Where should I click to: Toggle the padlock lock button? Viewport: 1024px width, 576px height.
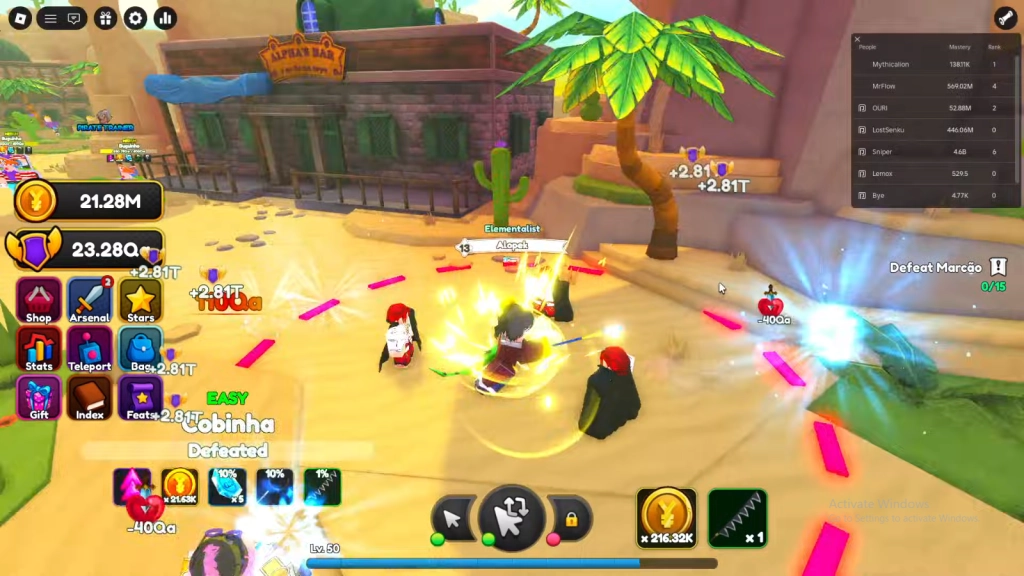pos(571,519)
